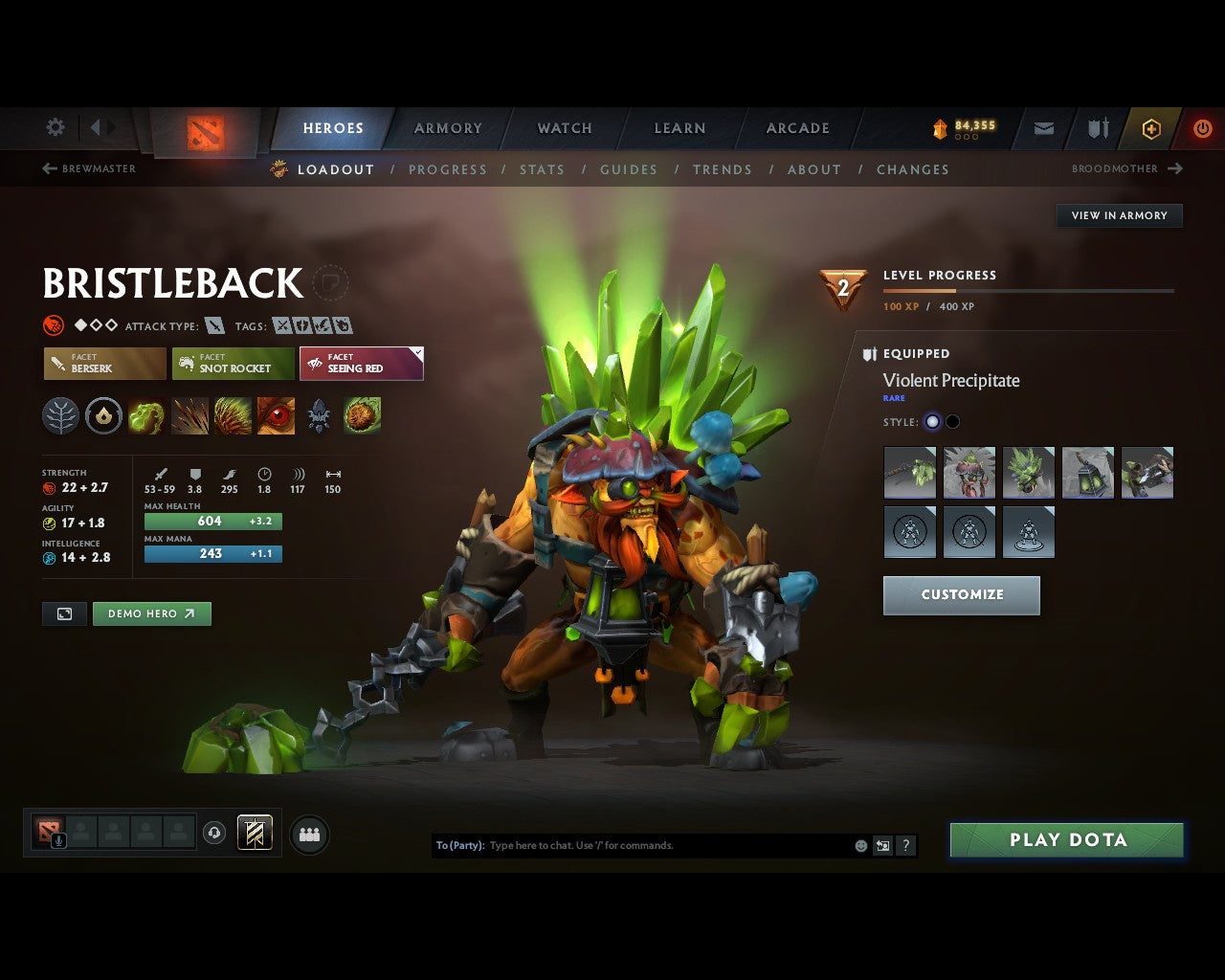Open the Learn section

coord(679,128)
